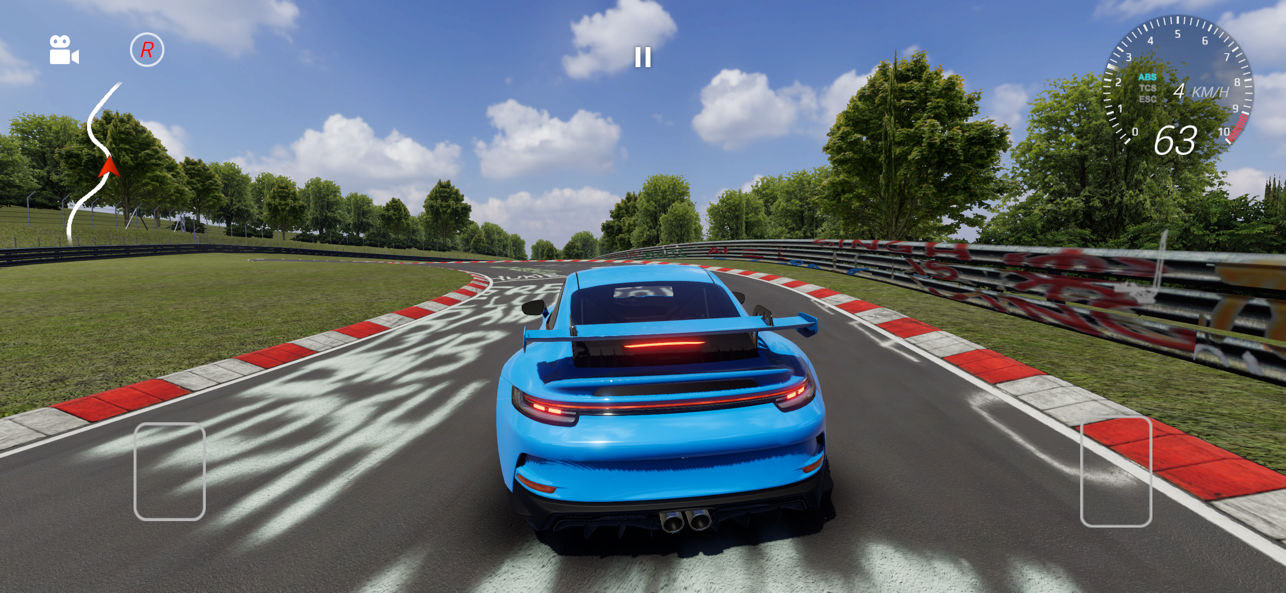Switch the camera view with the camera icon

tap(64, 50)
